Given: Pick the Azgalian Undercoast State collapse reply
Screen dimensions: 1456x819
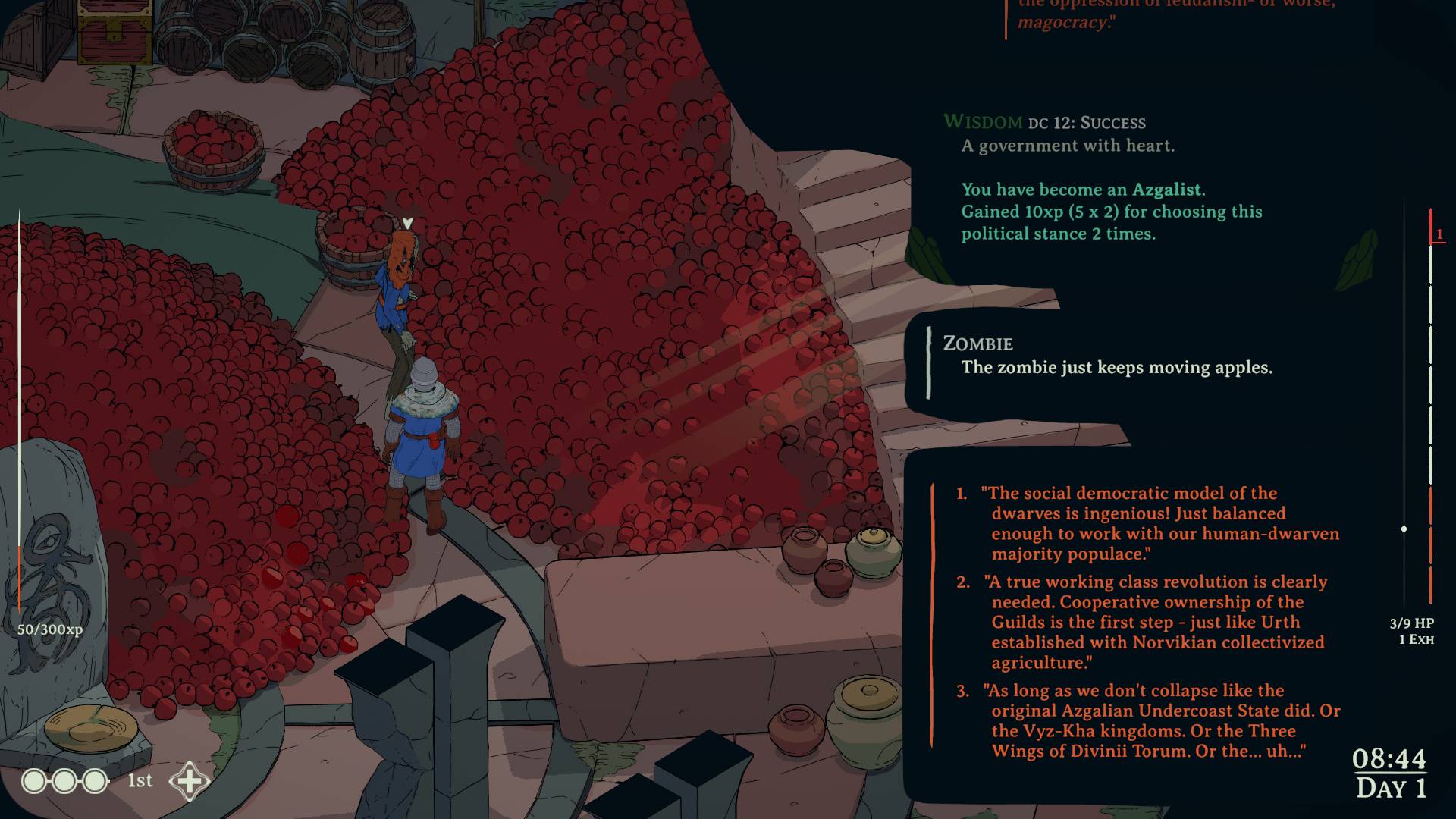Looking at the screenshot, I should click(x=1160, y=720).
